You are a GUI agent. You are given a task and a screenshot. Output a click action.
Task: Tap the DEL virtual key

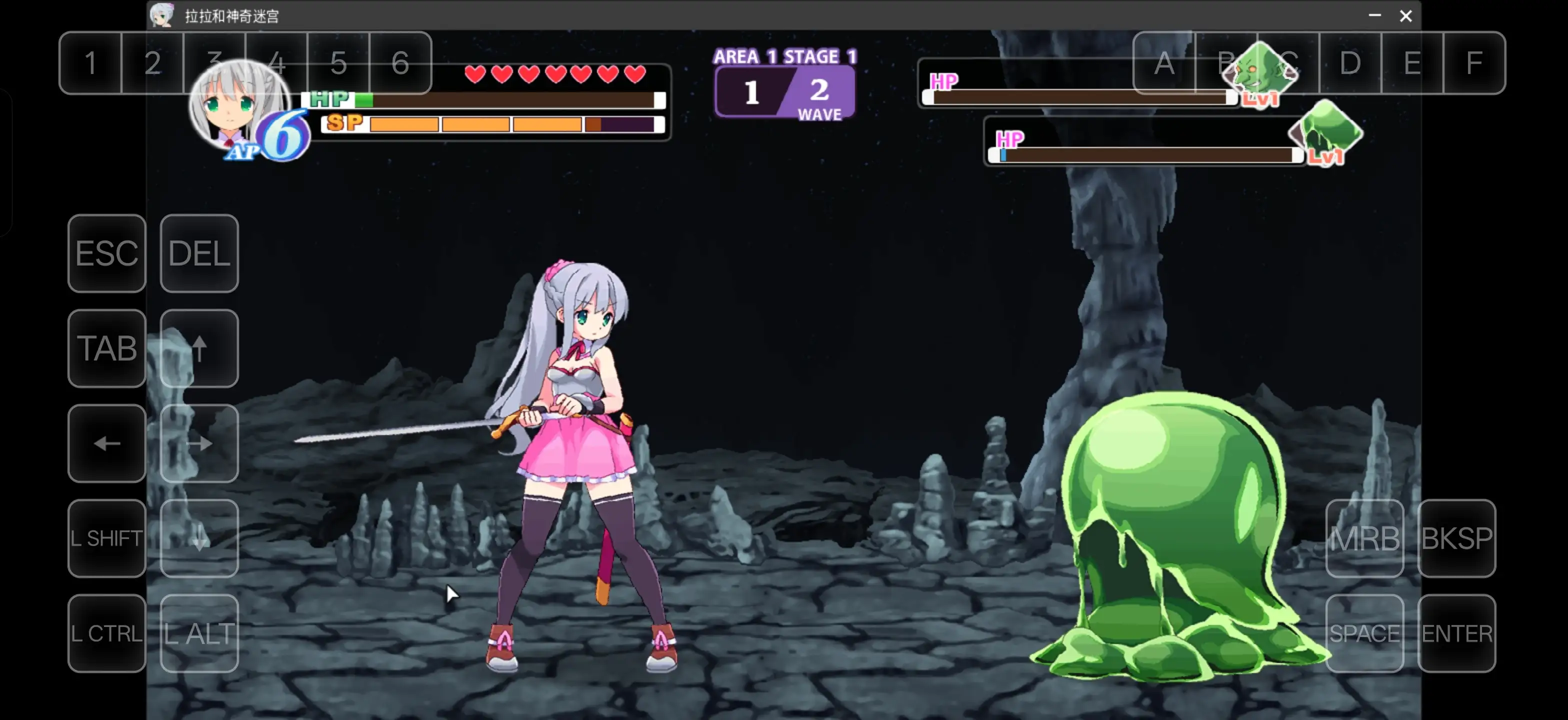tap(199, 253)
